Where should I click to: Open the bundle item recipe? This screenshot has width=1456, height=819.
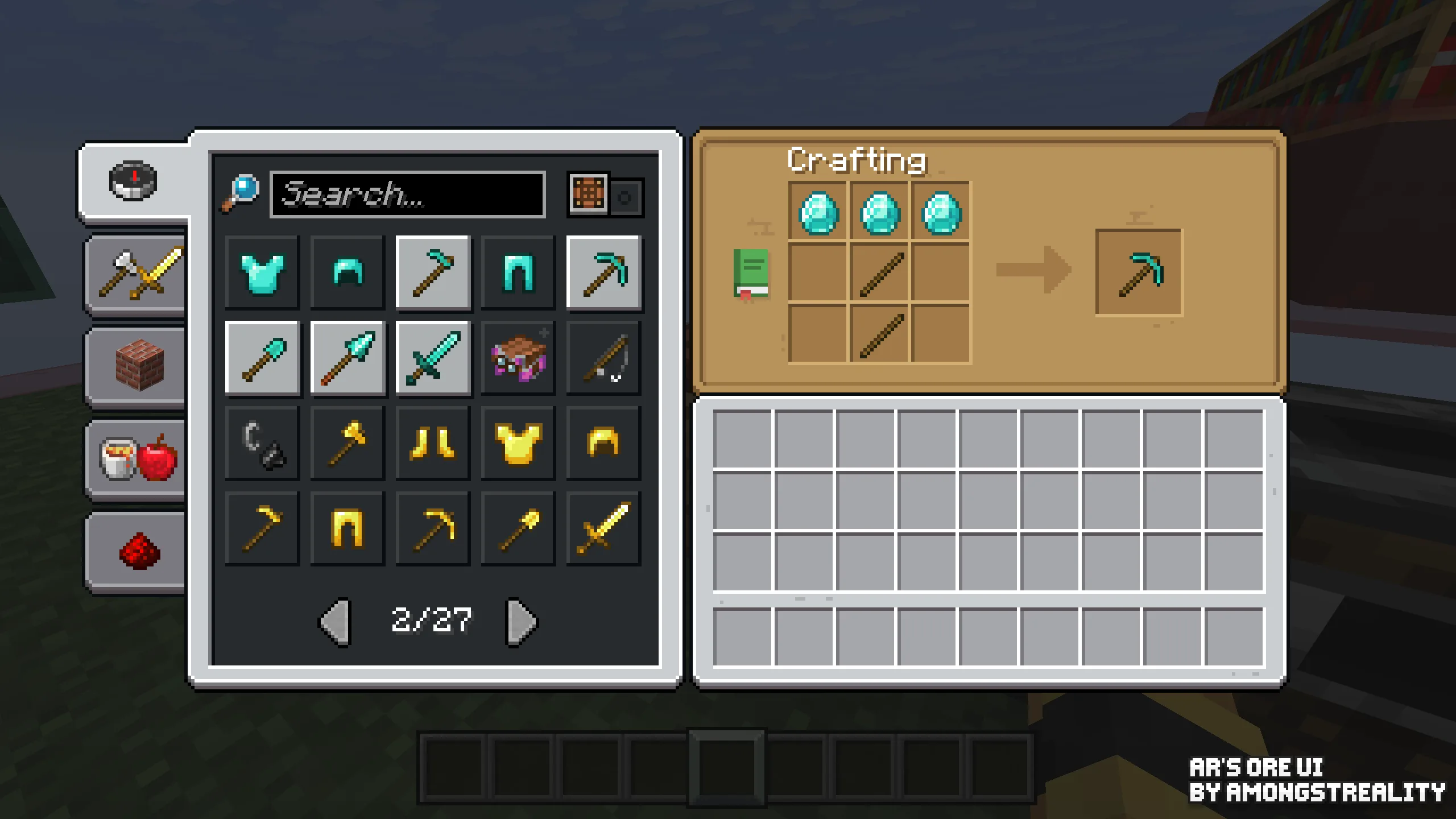[518, 358]
